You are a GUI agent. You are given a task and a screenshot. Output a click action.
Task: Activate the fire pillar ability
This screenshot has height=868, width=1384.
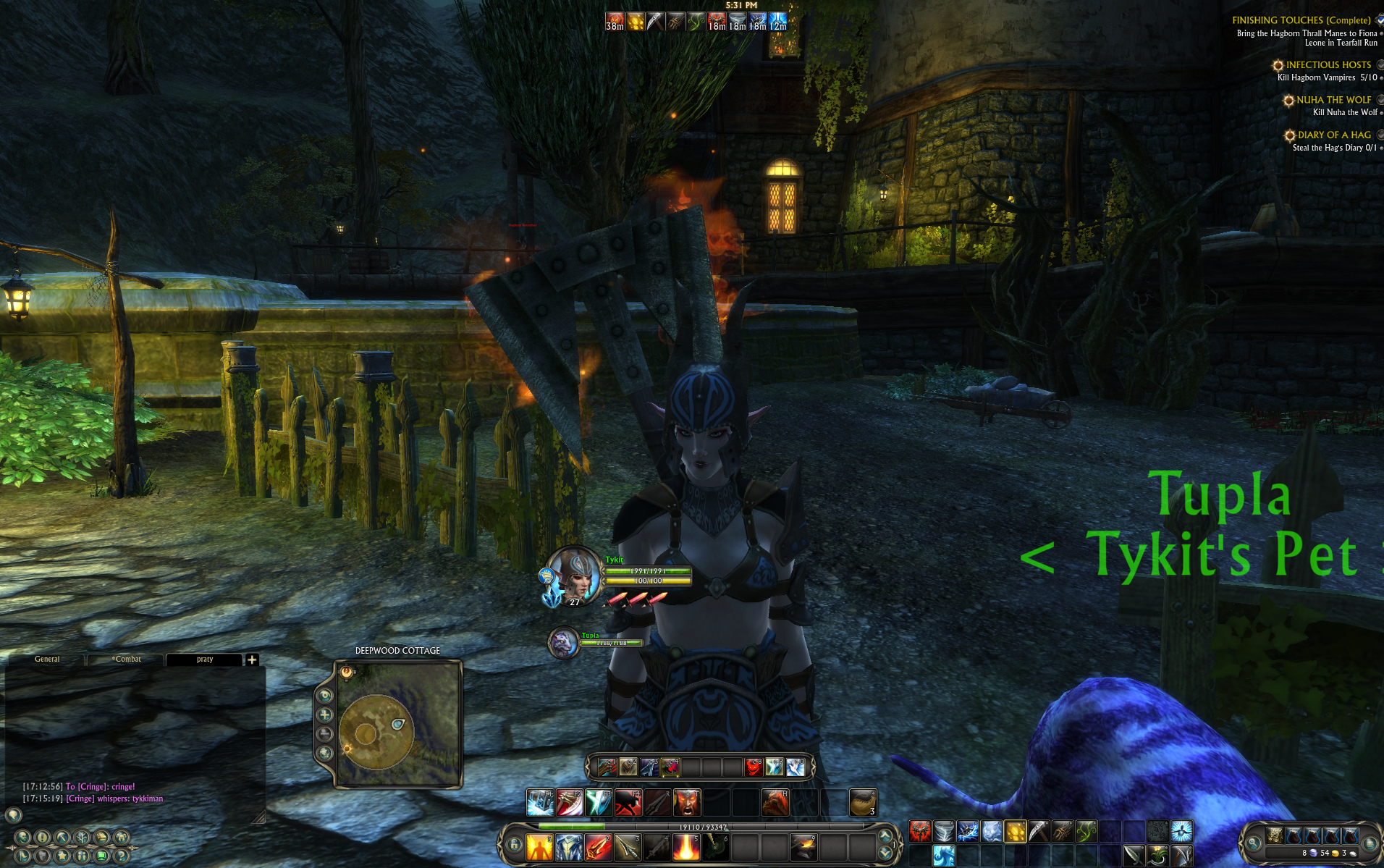click(685, 847)
